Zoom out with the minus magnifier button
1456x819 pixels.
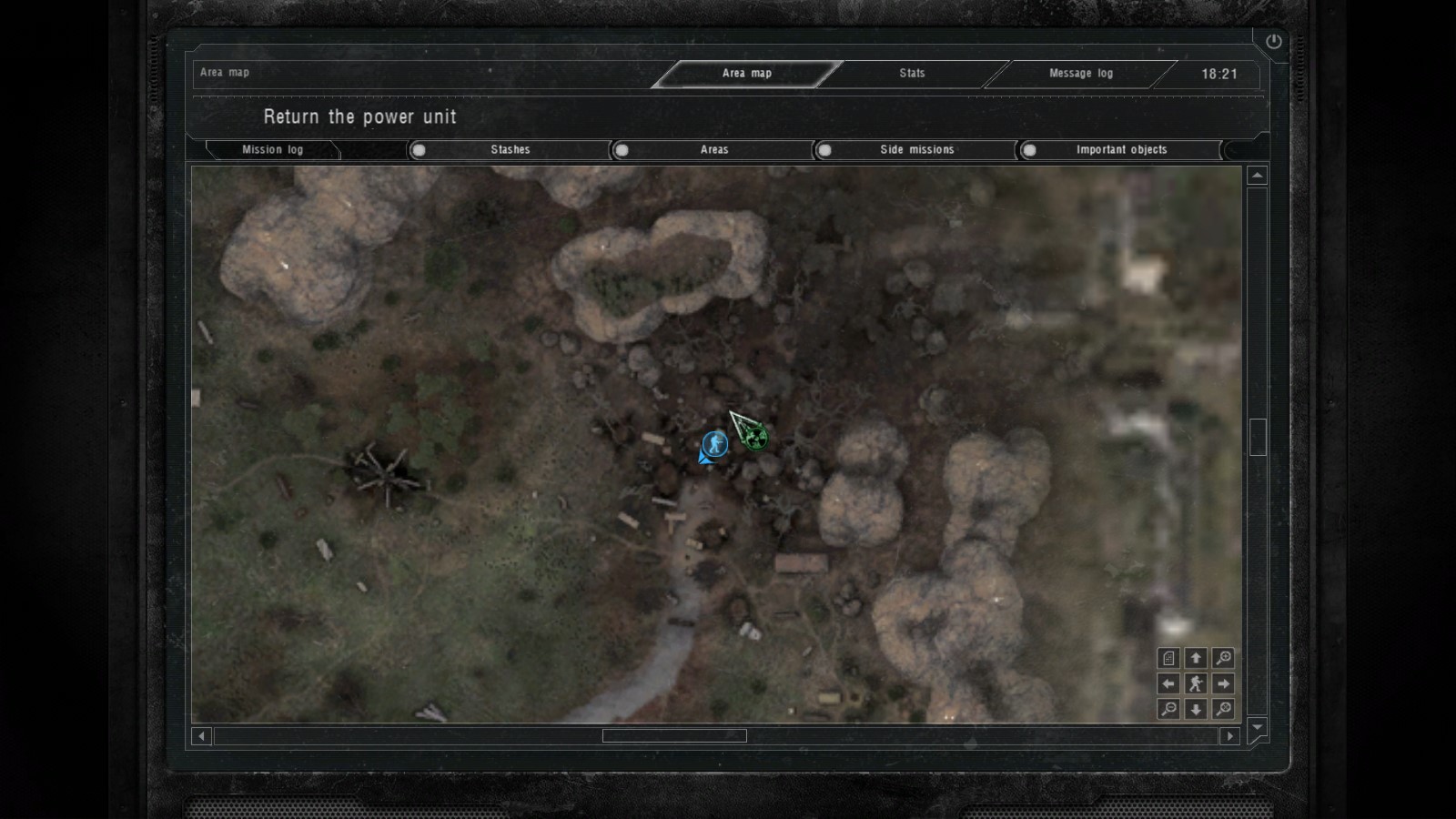1169,709
